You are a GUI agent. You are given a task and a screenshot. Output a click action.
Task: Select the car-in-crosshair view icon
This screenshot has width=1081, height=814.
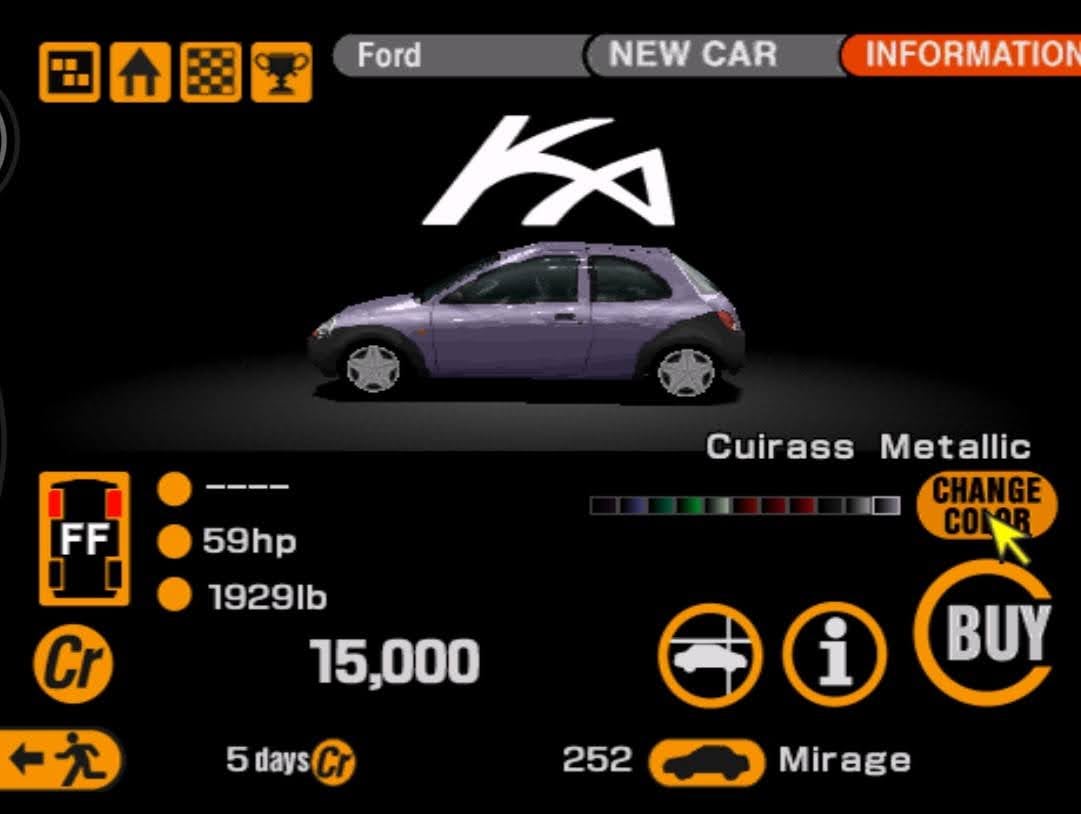point(710,655)
